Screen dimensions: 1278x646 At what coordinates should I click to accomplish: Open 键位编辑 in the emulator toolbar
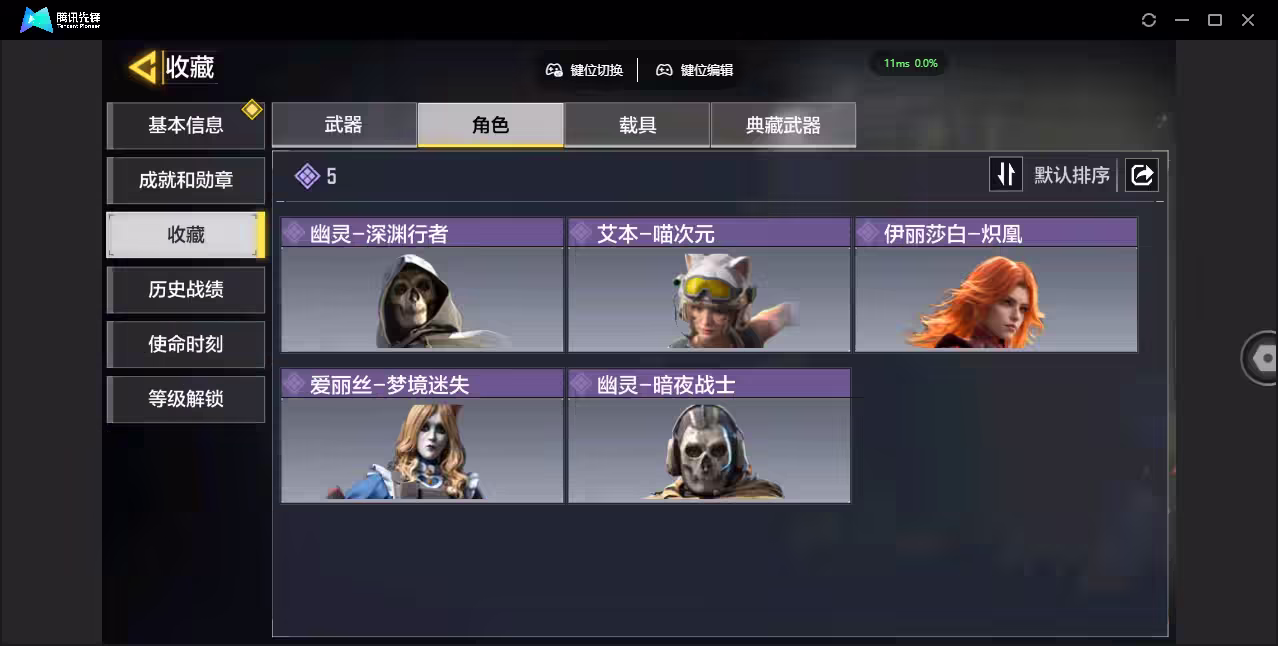click(x=695, y=70)
